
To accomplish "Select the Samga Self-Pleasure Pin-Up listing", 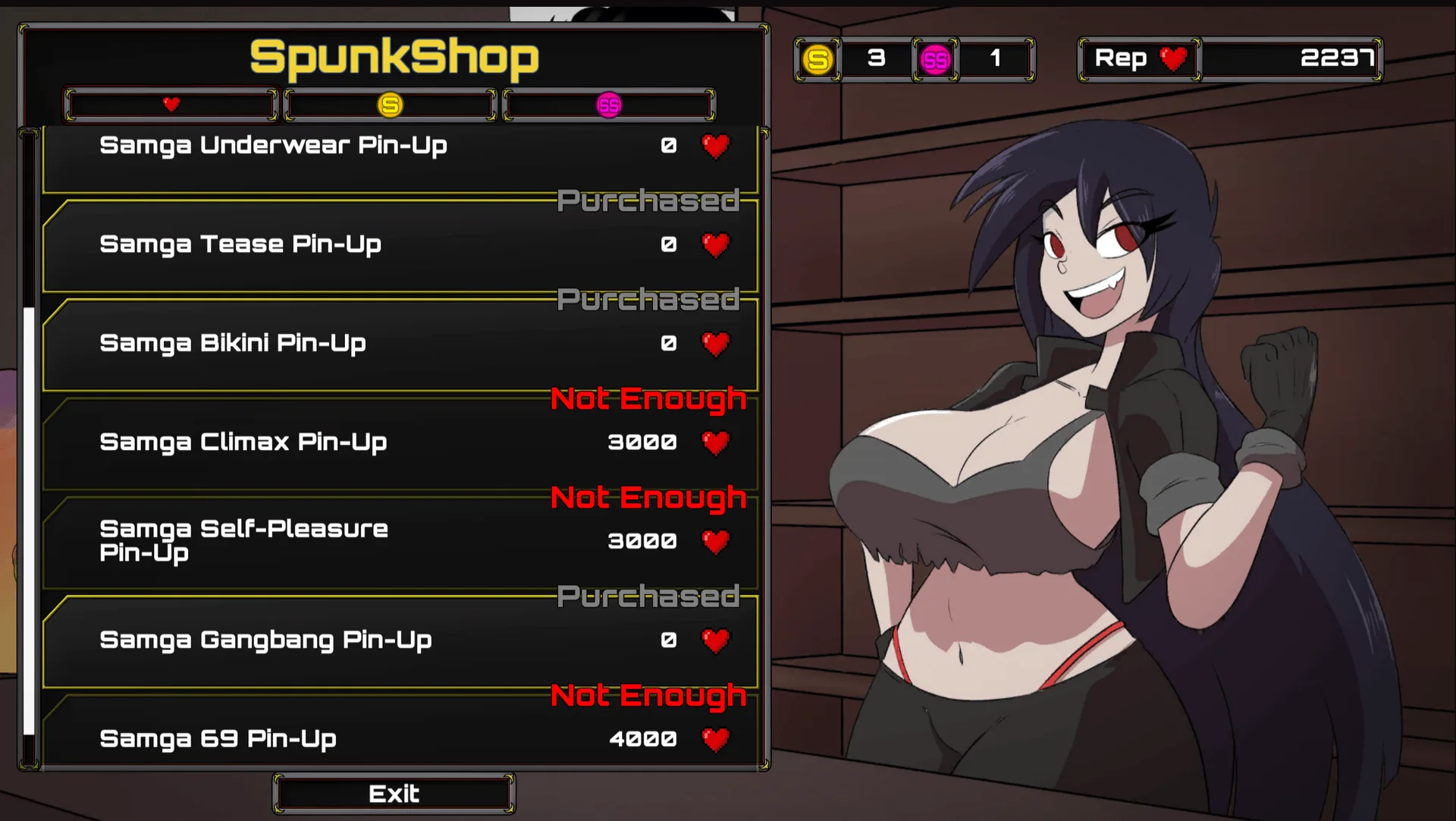I will pos(400,541).
